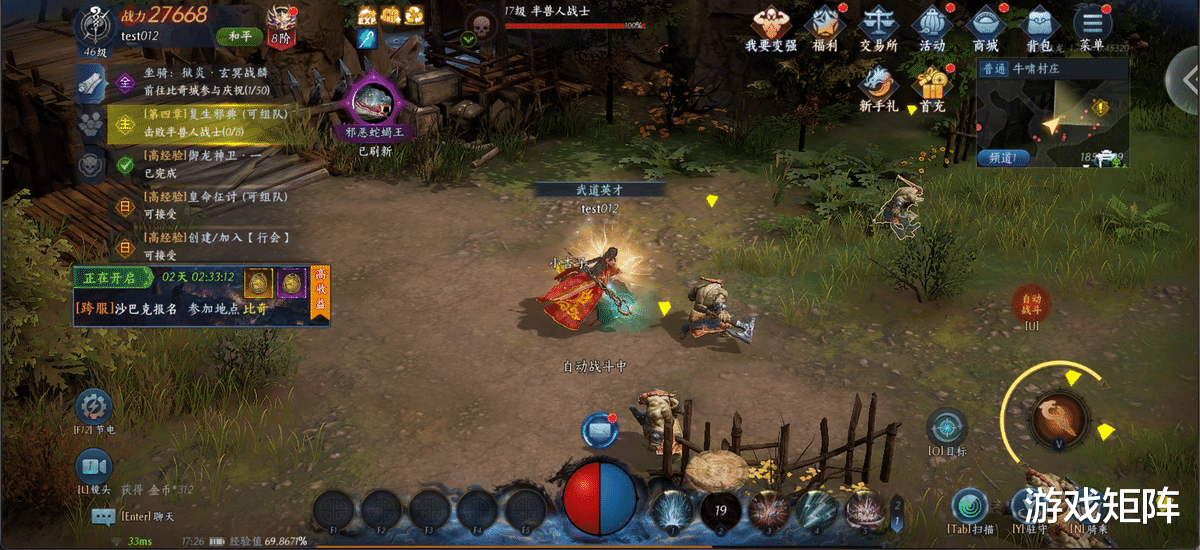
Task: Toggle the 节电 power saving button
Action: (x=94, y=408)
